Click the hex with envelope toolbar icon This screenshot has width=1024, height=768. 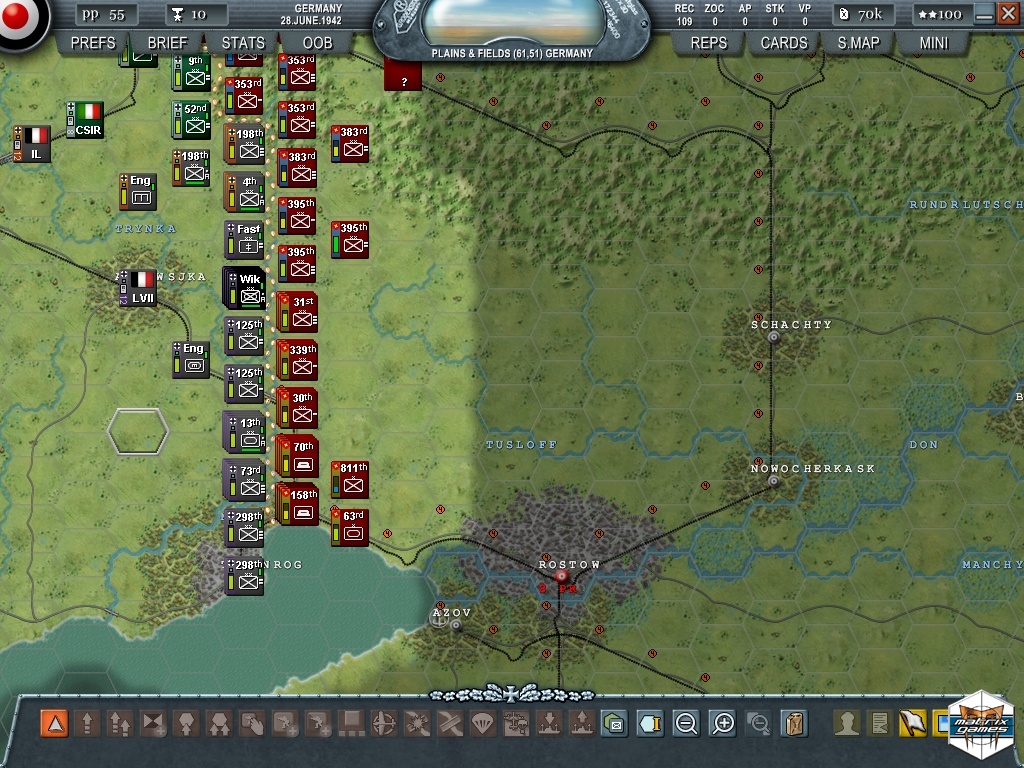coord(614,723)
